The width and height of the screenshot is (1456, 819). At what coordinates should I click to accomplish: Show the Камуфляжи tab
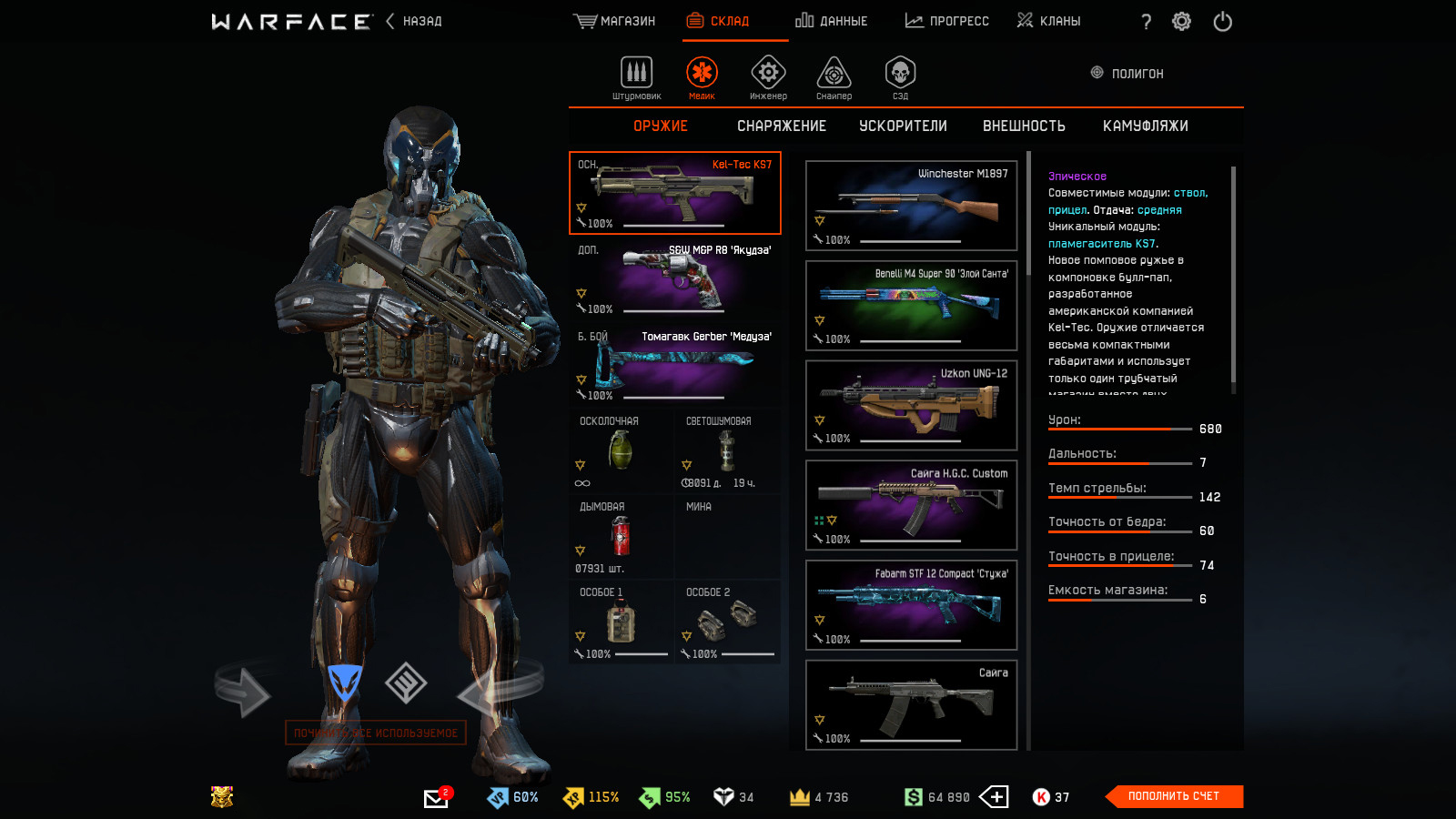point(1145,126)
